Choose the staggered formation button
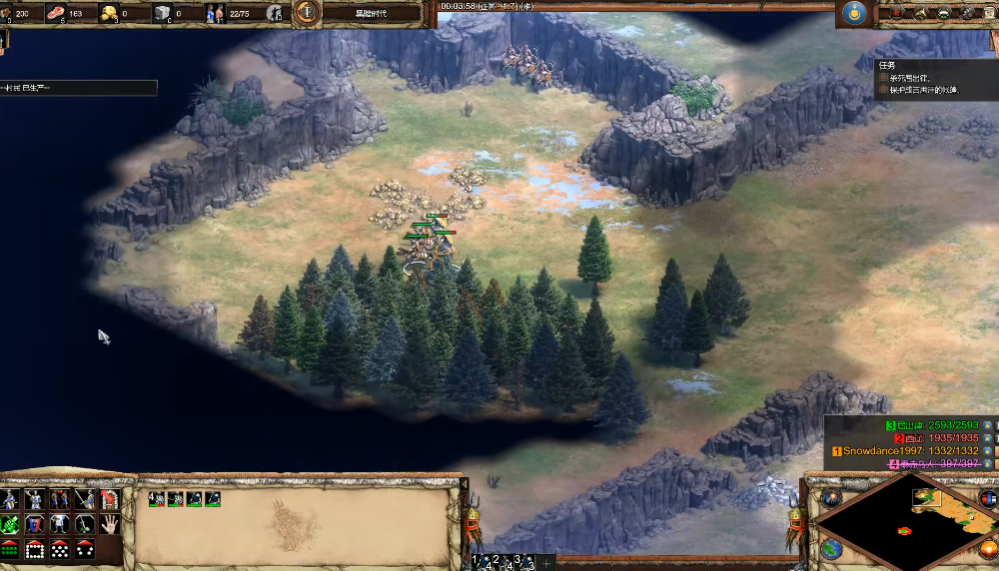 point(60,548)
